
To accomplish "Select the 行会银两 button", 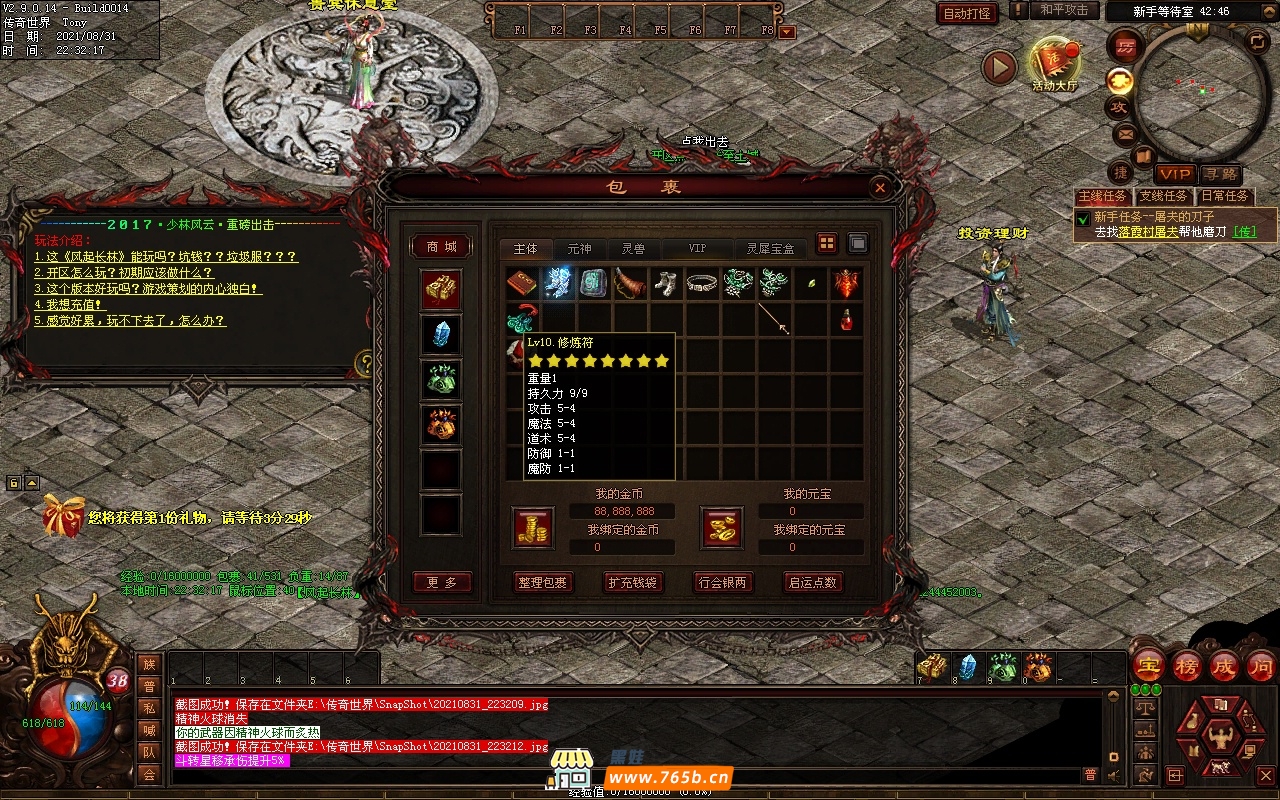I will (x=722, y=582).
